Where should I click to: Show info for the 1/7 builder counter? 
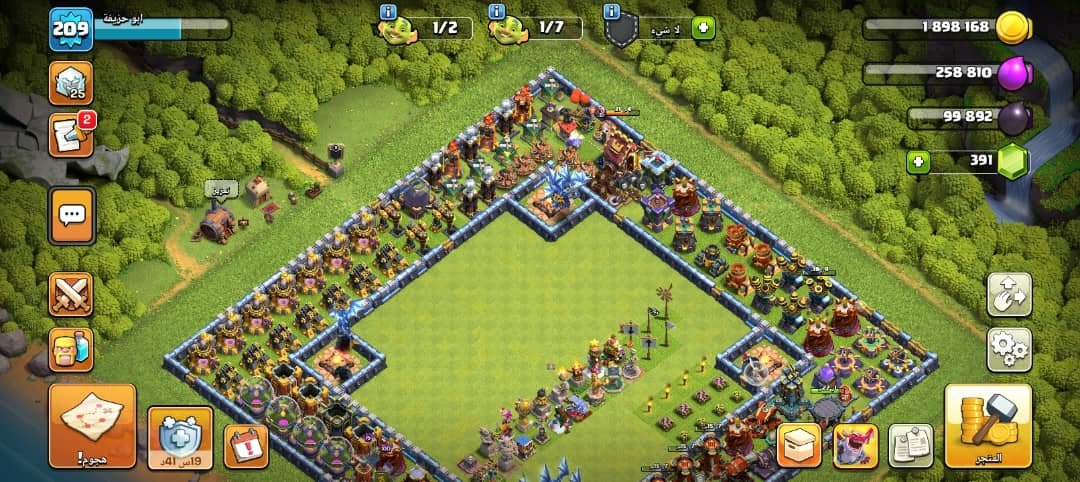point(497,12)
